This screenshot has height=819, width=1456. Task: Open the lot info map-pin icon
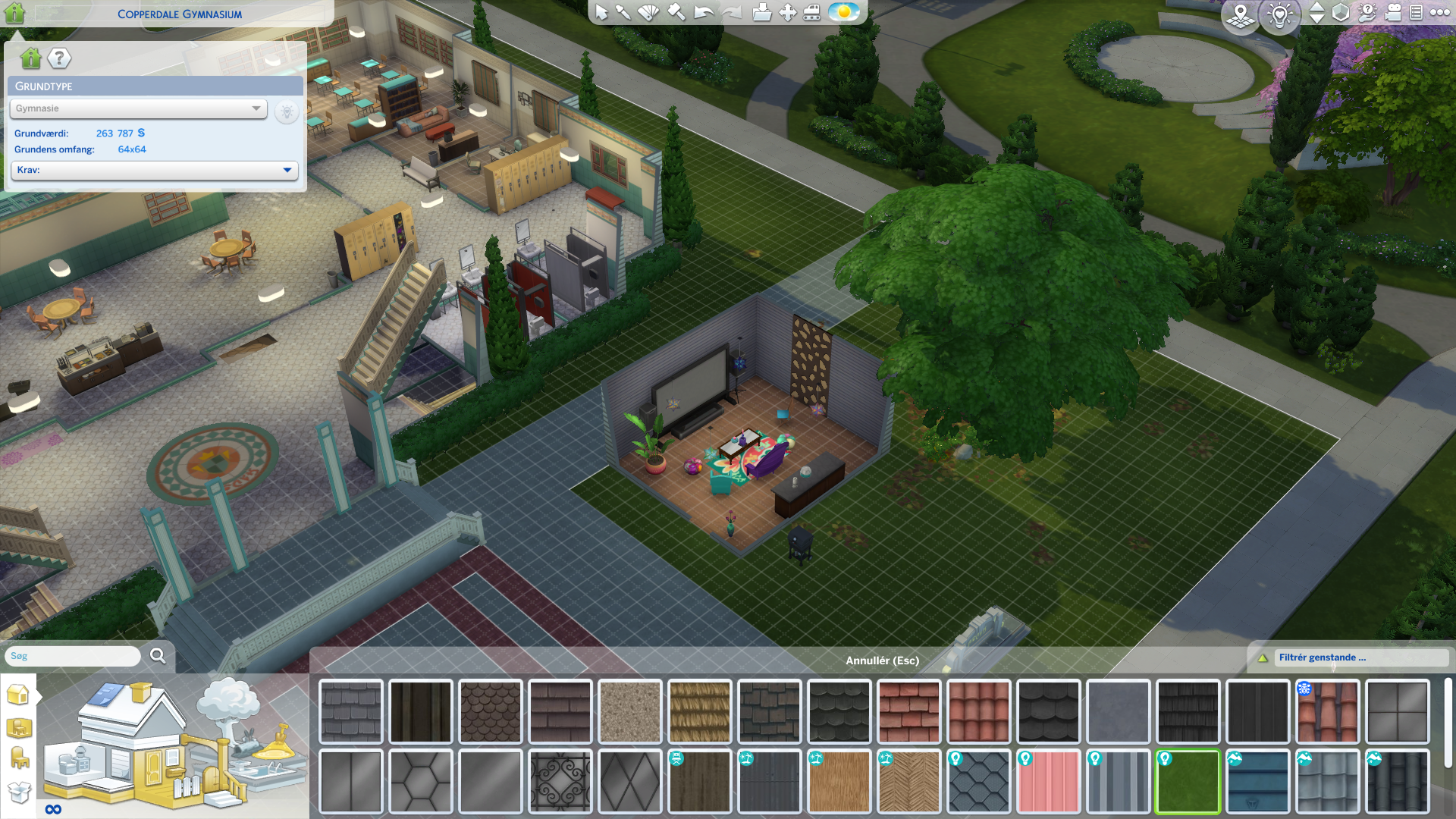pos(1241,14)
